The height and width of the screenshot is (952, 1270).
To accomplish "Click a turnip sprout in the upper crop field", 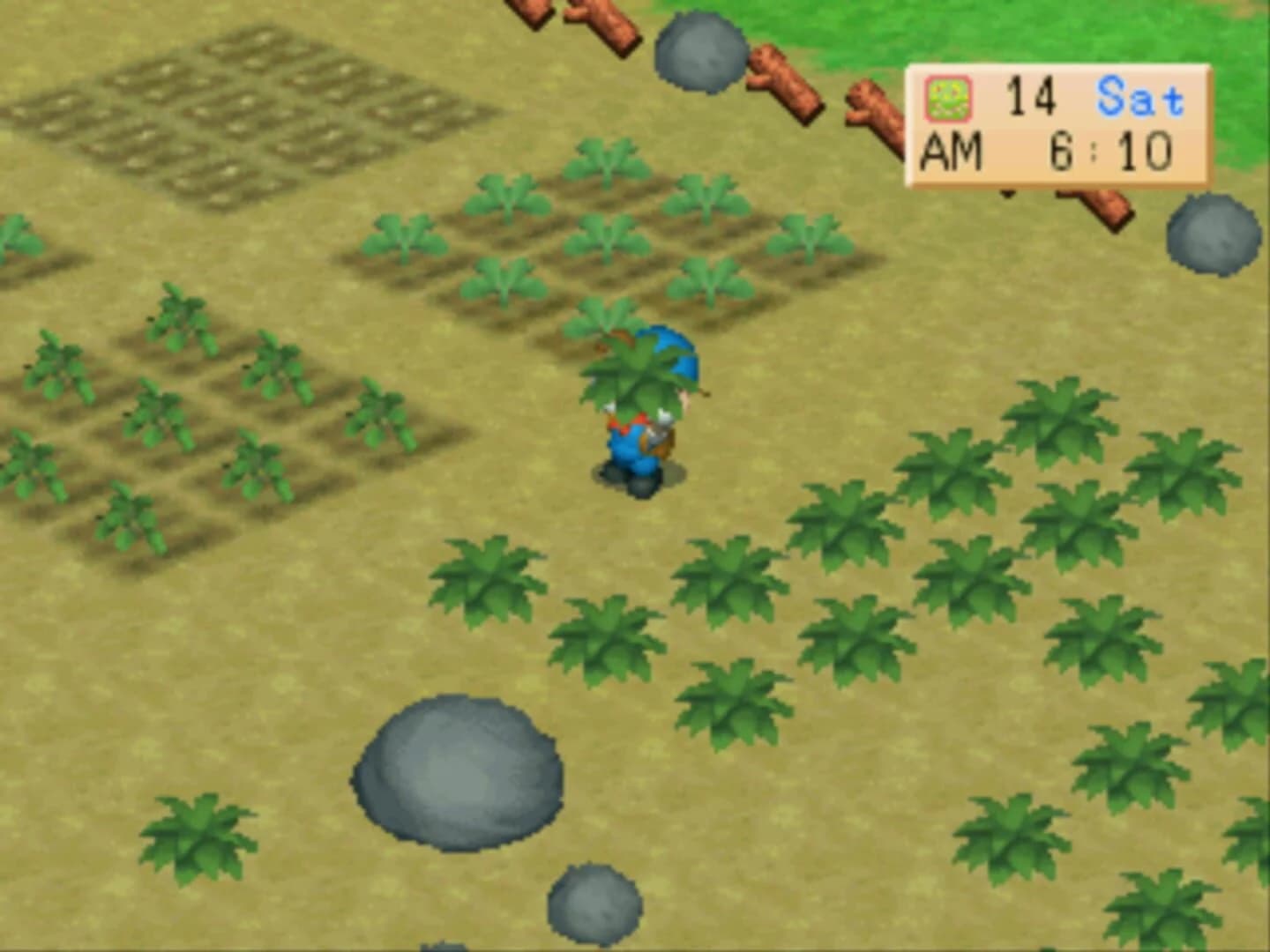I will [609, 238].
